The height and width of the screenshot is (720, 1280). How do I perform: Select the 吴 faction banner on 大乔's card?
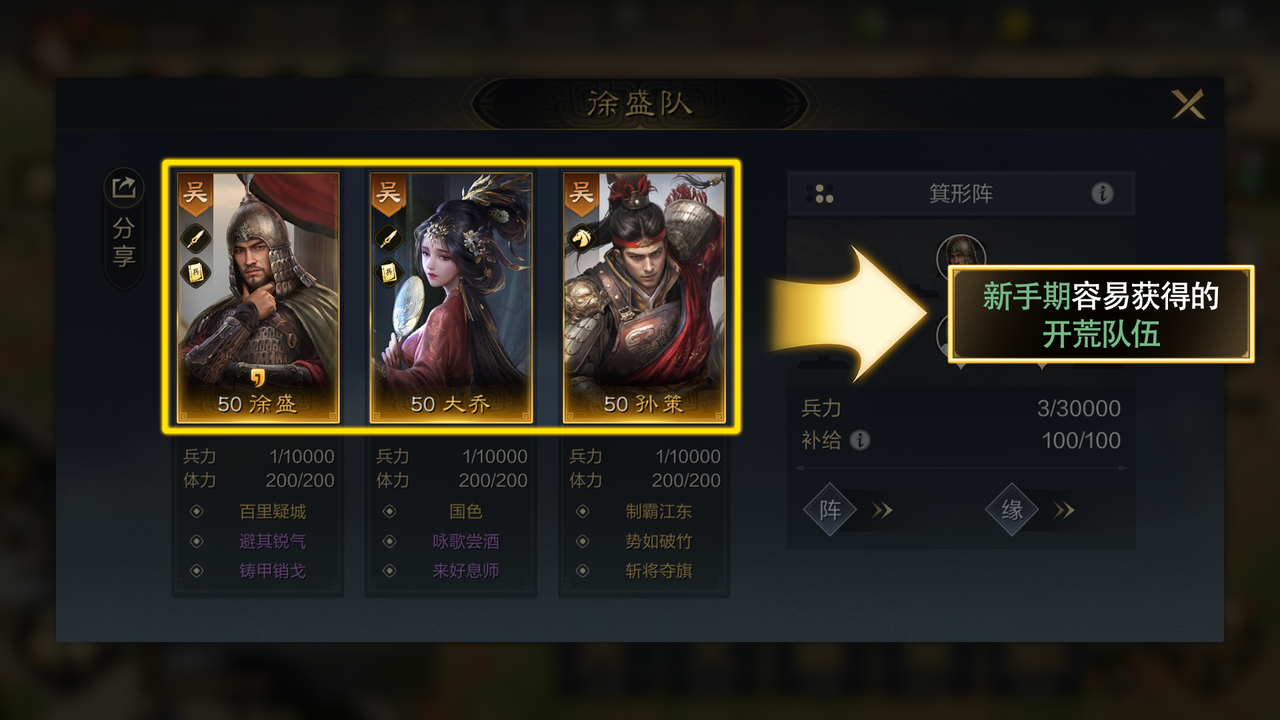(388, 194)
